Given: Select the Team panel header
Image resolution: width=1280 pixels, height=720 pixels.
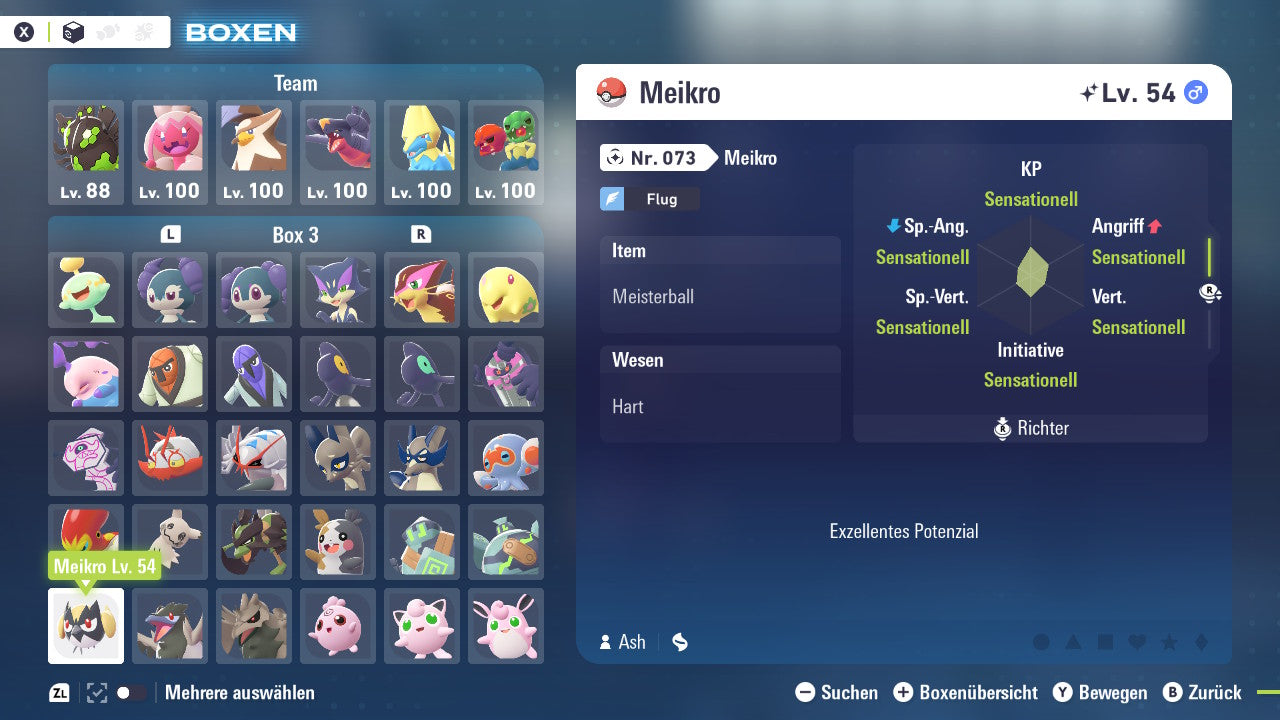Looking at the screenshot, I should [x=295, y=83].
